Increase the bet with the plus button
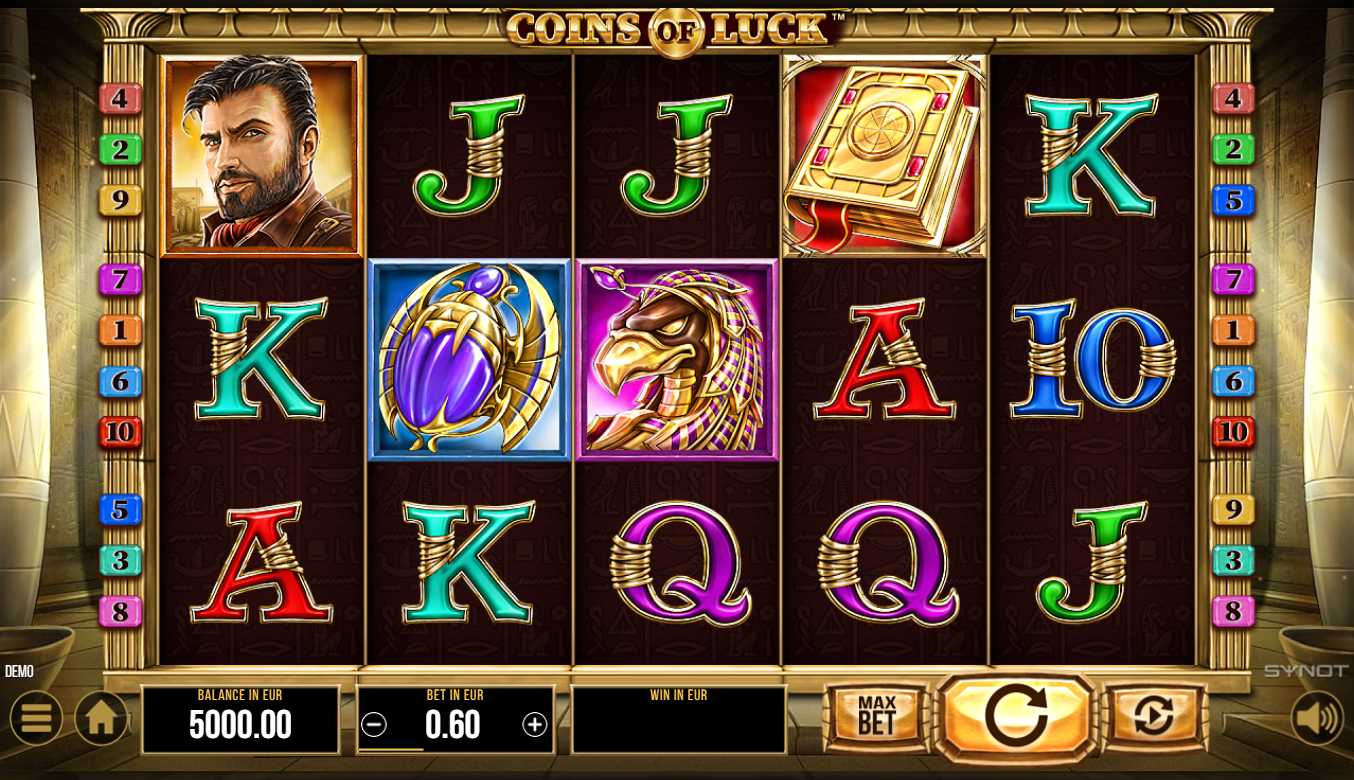This screenshot has width=1354, height=780. [x=535, y=725]
